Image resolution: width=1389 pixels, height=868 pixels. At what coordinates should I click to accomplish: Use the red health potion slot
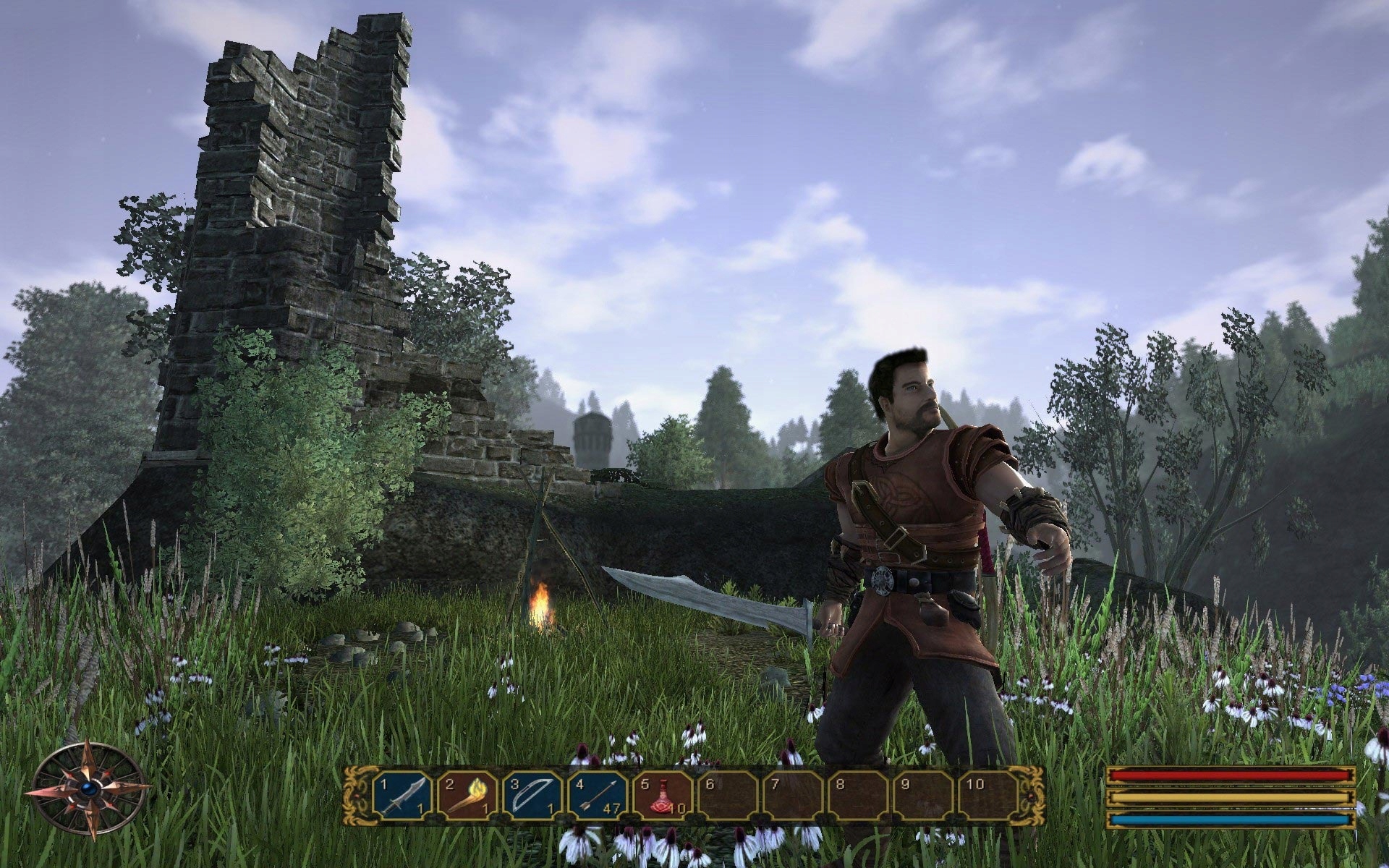click(x=663, y=796)
